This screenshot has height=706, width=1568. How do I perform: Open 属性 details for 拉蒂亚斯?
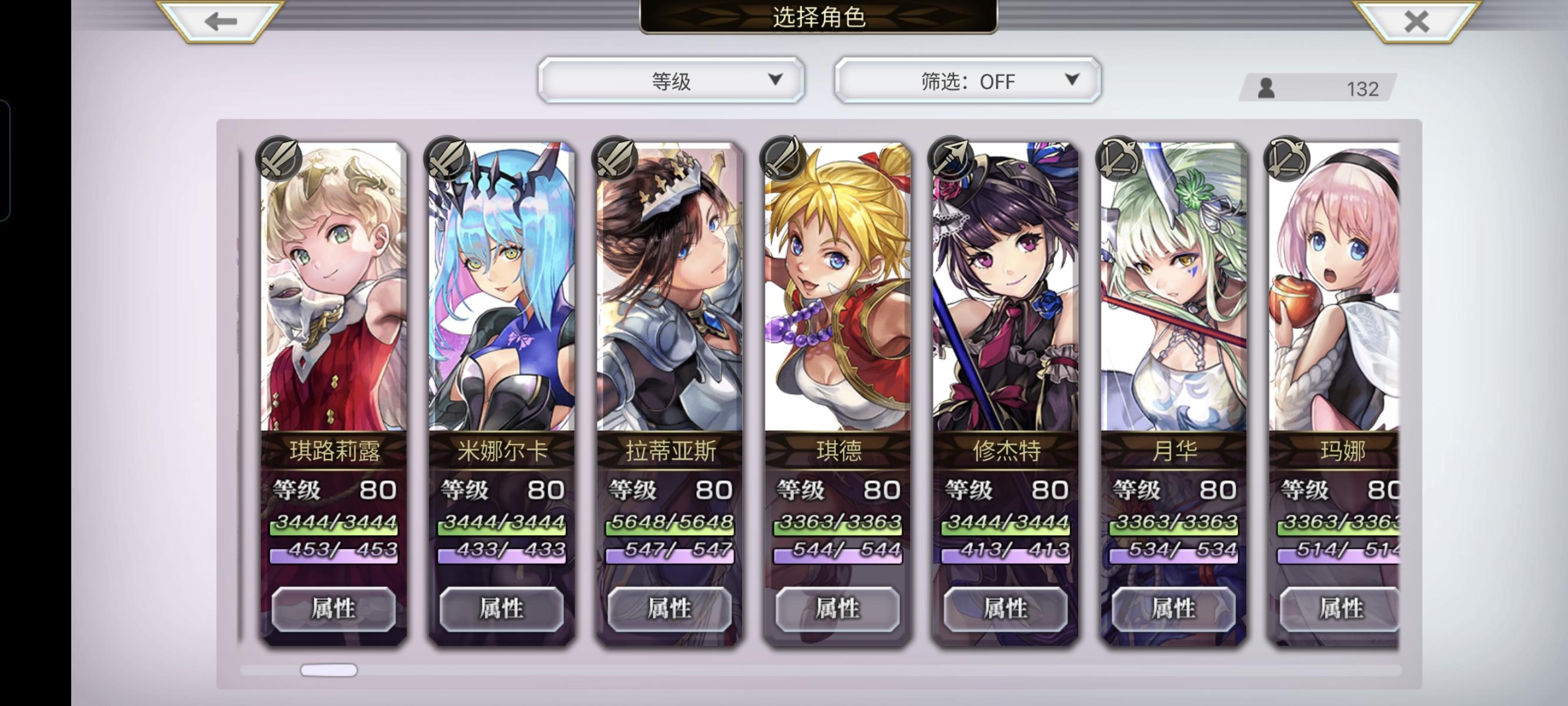pyautogui.click(x=670, y=608)
